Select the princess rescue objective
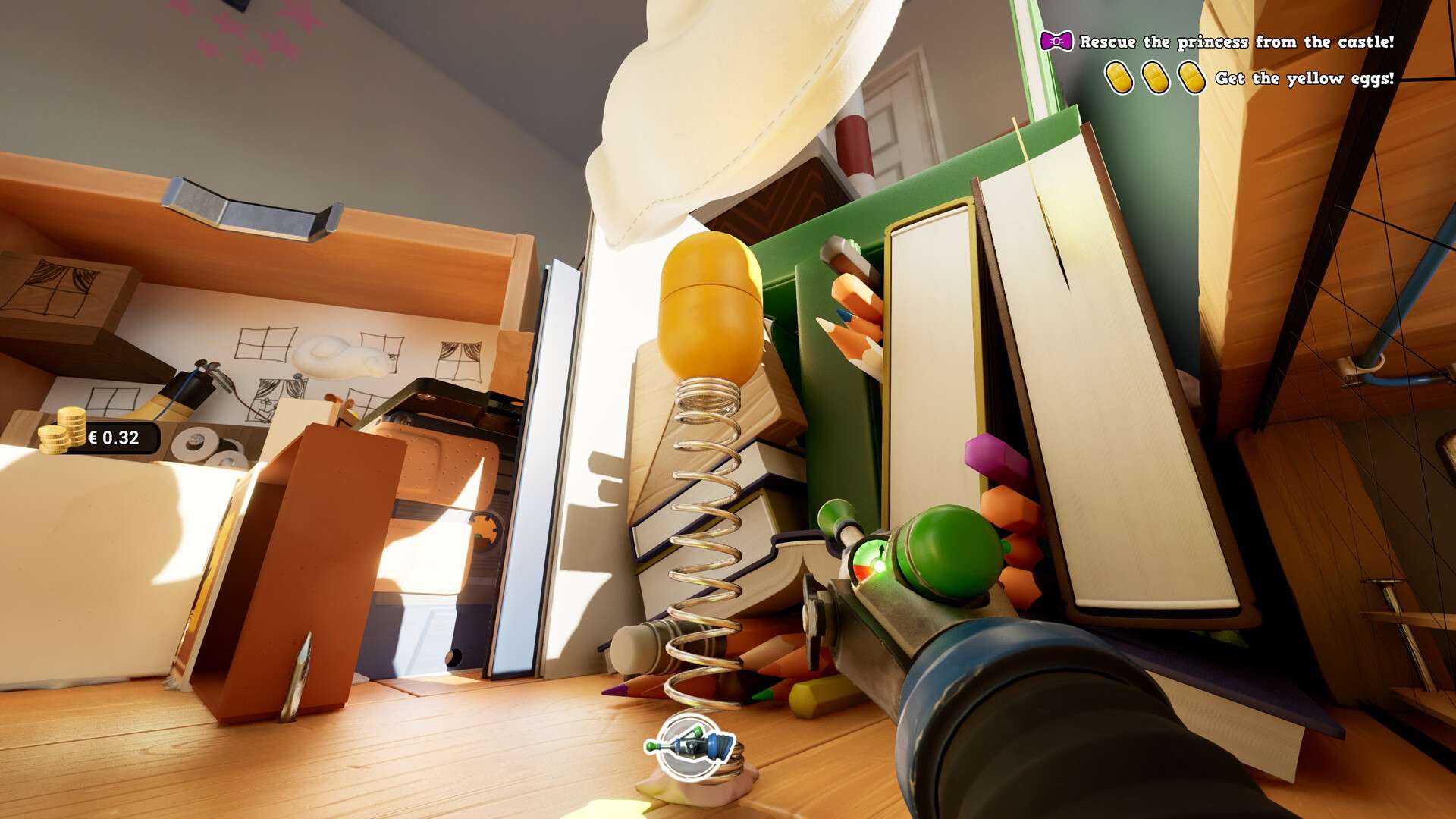 pyautogui.click(x=1236, y=42)
